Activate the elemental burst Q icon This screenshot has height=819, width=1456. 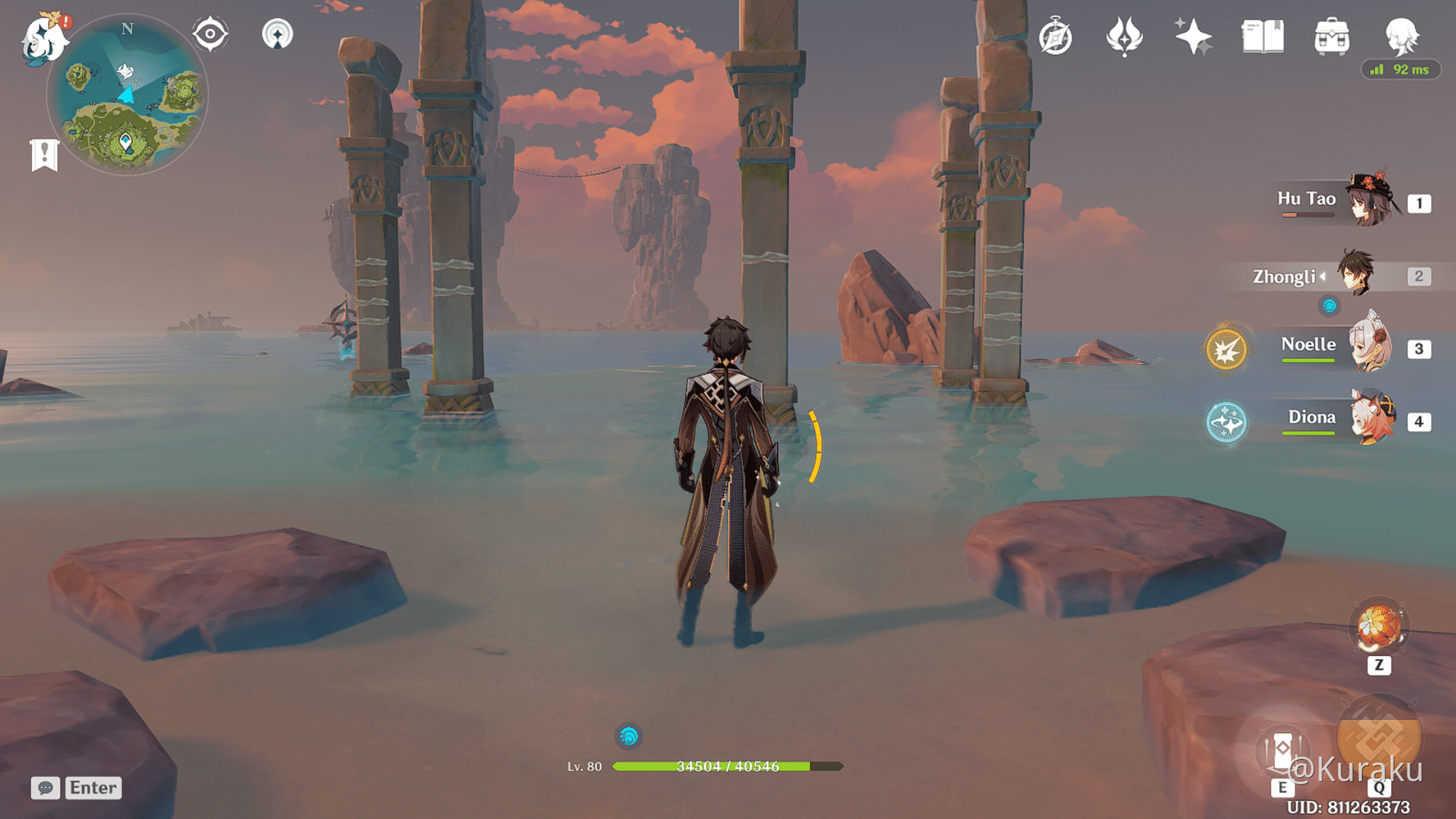tap(1382, 737)
